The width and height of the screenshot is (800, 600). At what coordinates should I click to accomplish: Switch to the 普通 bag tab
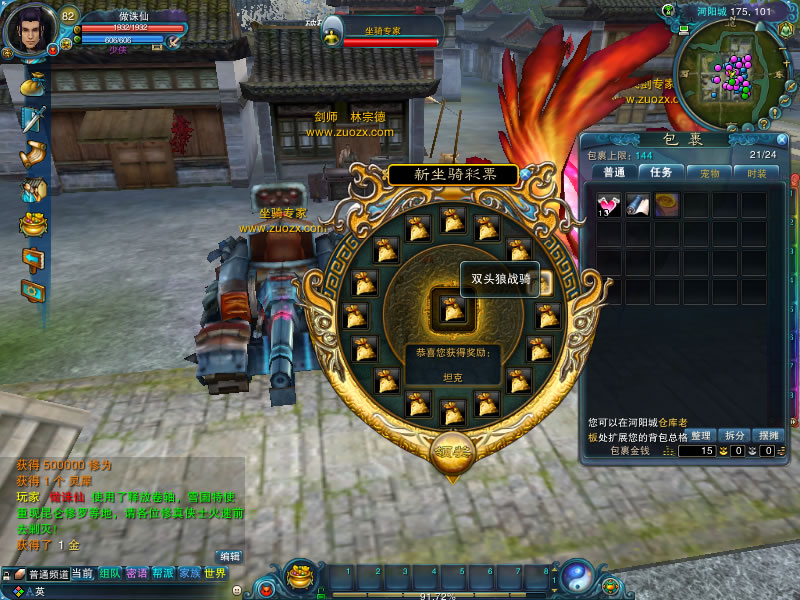pyautogui.click(x=614, y=173)
